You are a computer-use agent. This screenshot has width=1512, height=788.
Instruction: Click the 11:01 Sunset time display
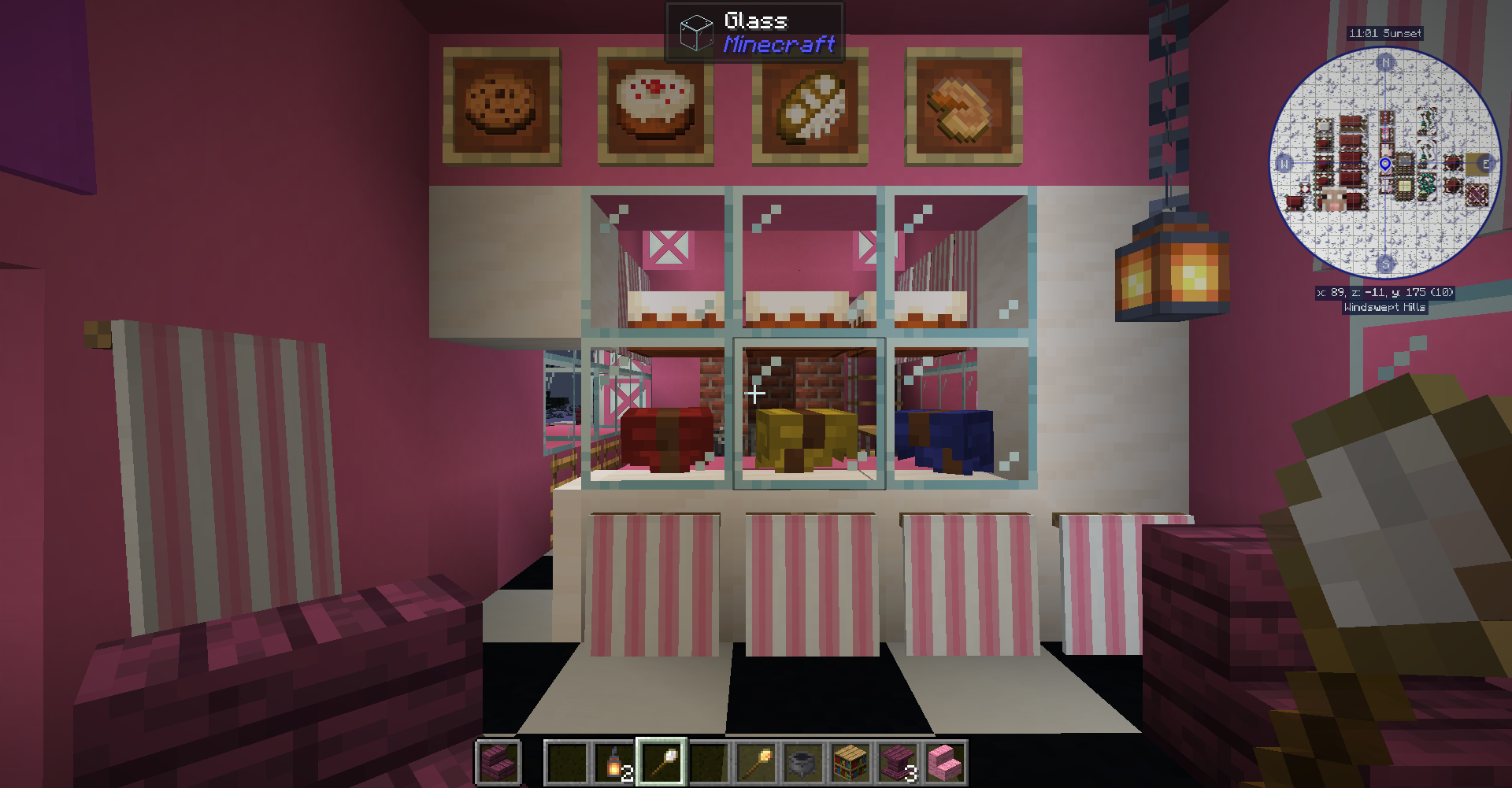(1384, 33)
